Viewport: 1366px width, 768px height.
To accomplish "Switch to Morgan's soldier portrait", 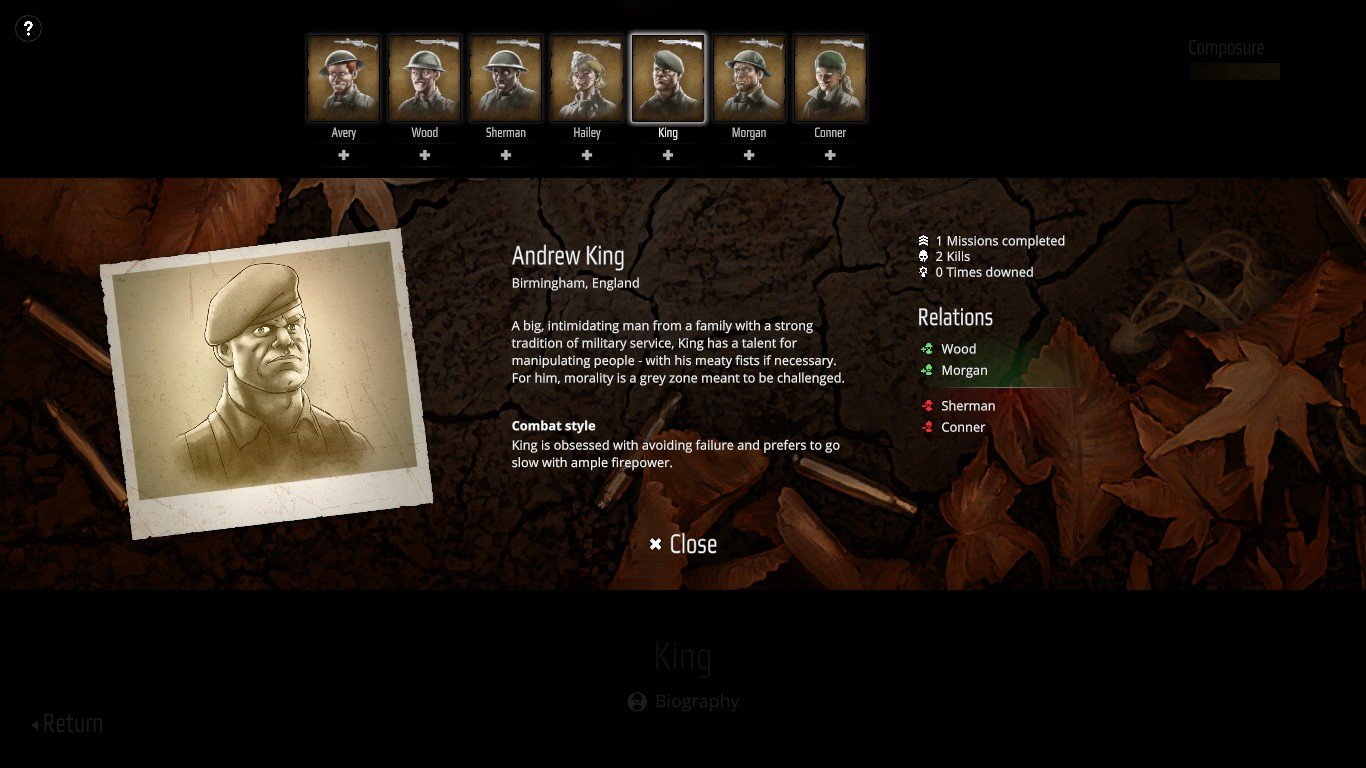I will [x=749, y=79].
